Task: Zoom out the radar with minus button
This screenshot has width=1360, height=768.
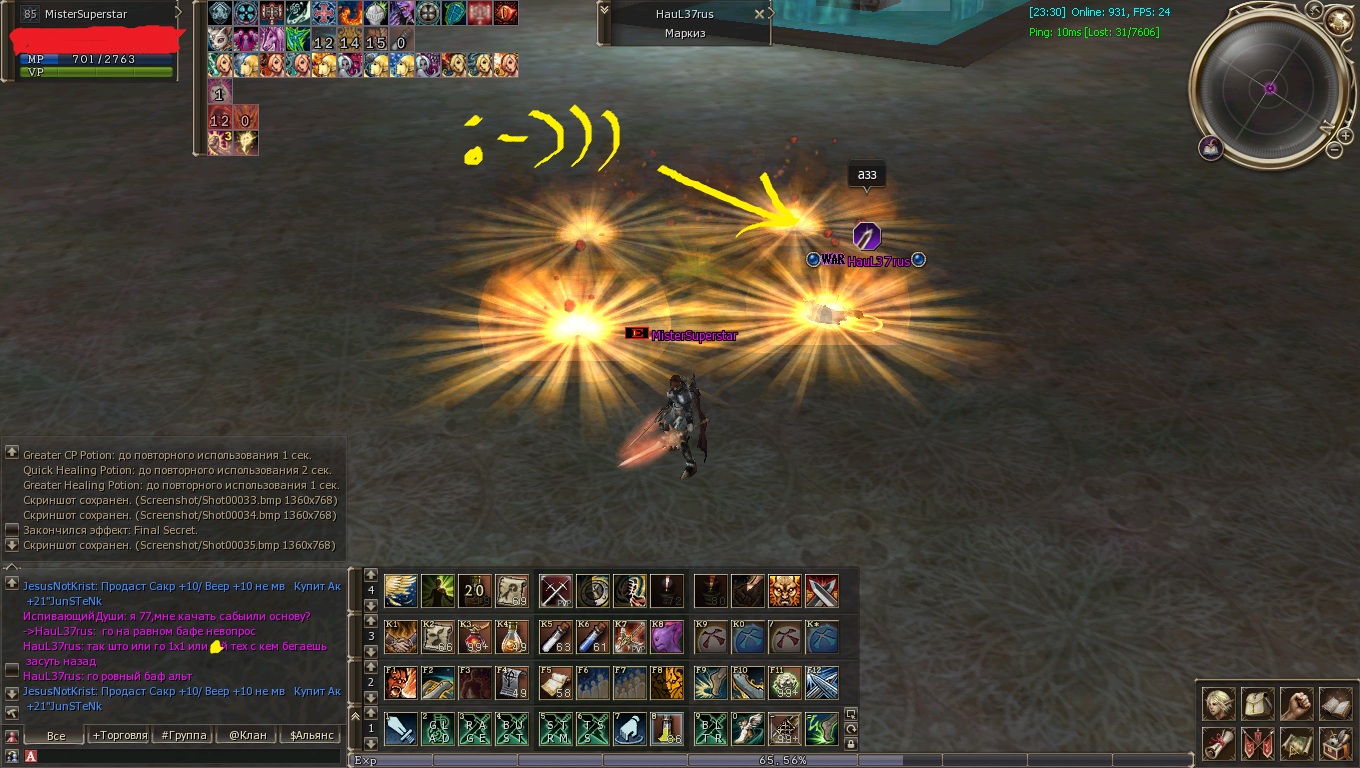Action: click(x=1334, y=150)
